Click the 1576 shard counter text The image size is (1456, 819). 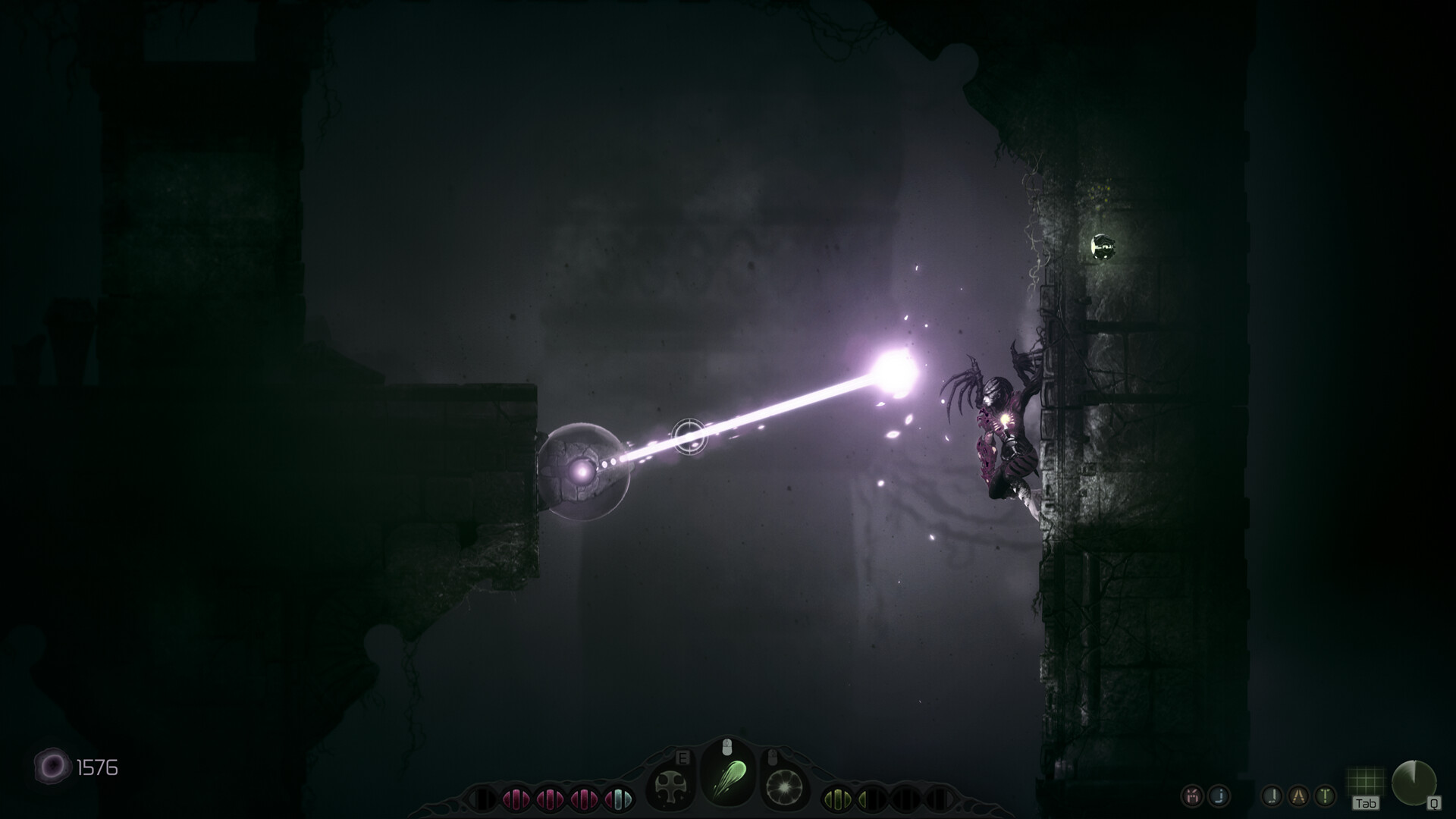[97, 767]
